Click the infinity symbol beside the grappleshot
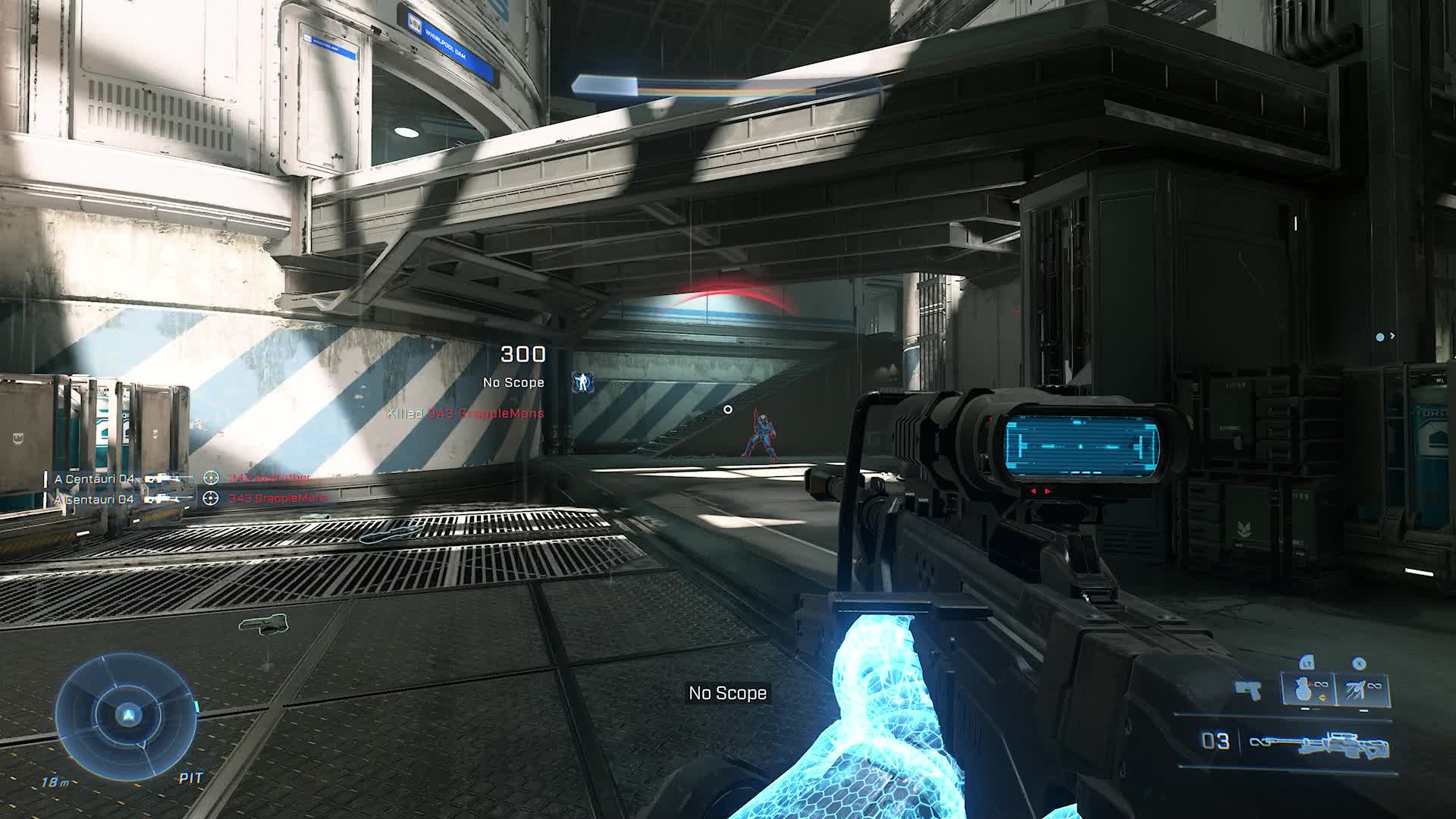Screen dimensions: 1456x819 coord(1373,686)
